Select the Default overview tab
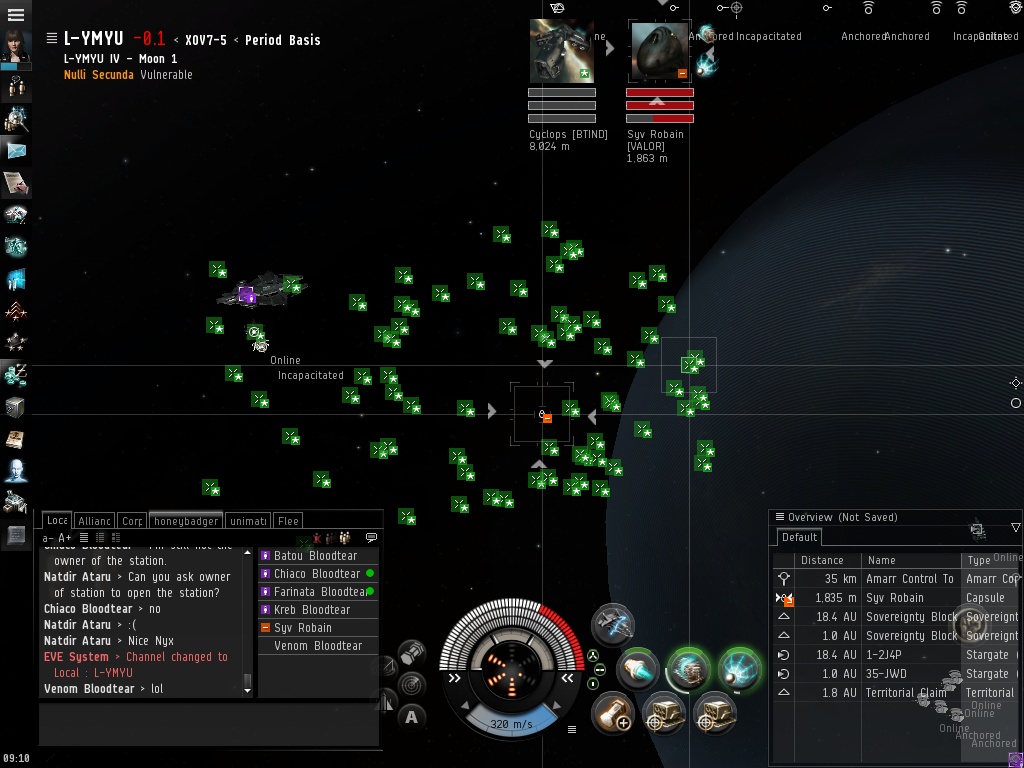This screenshot has height=768, width=1024. [800, 537]
